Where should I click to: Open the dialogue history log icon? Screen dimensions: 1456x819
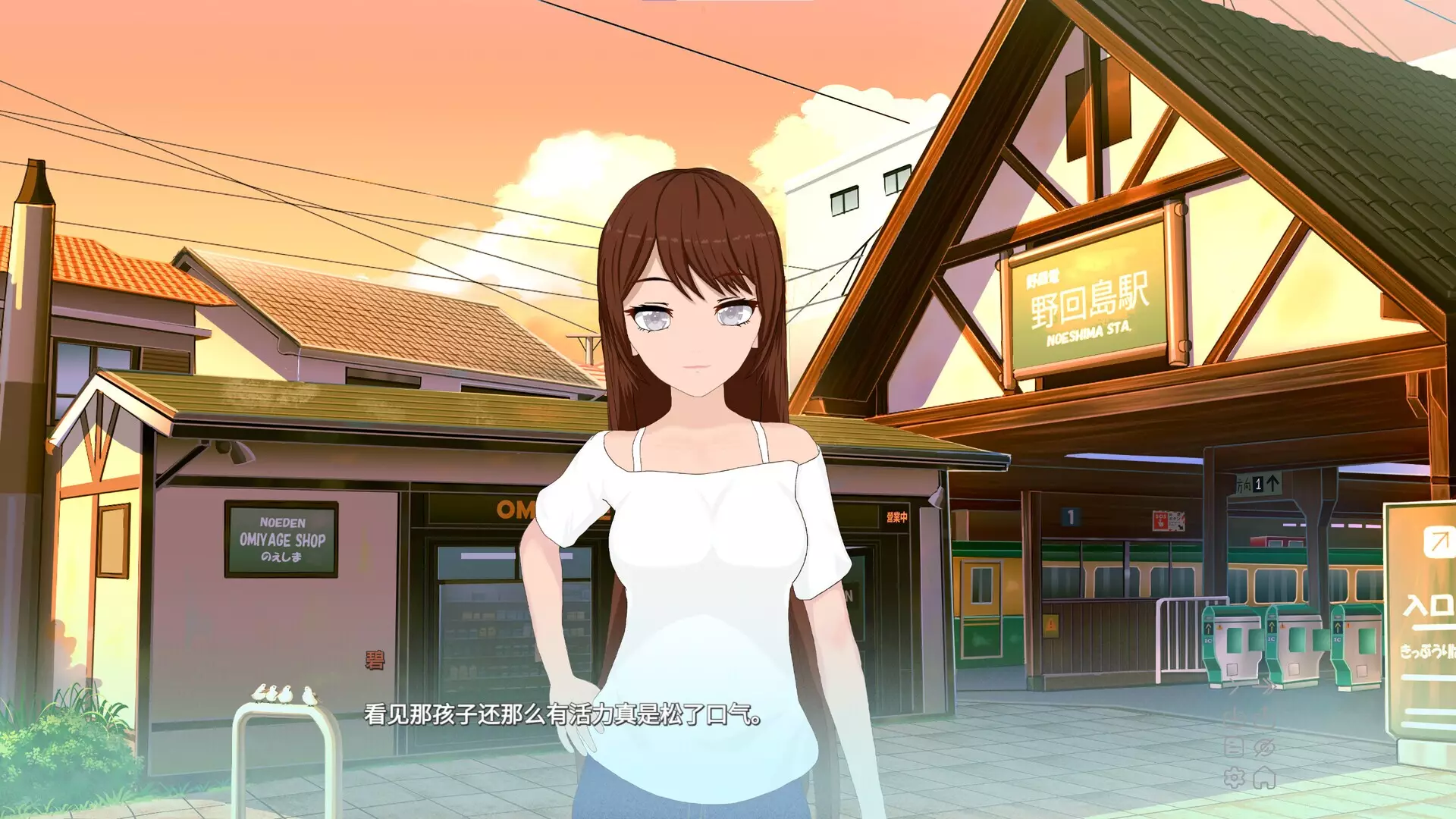tap(1234, 747)
